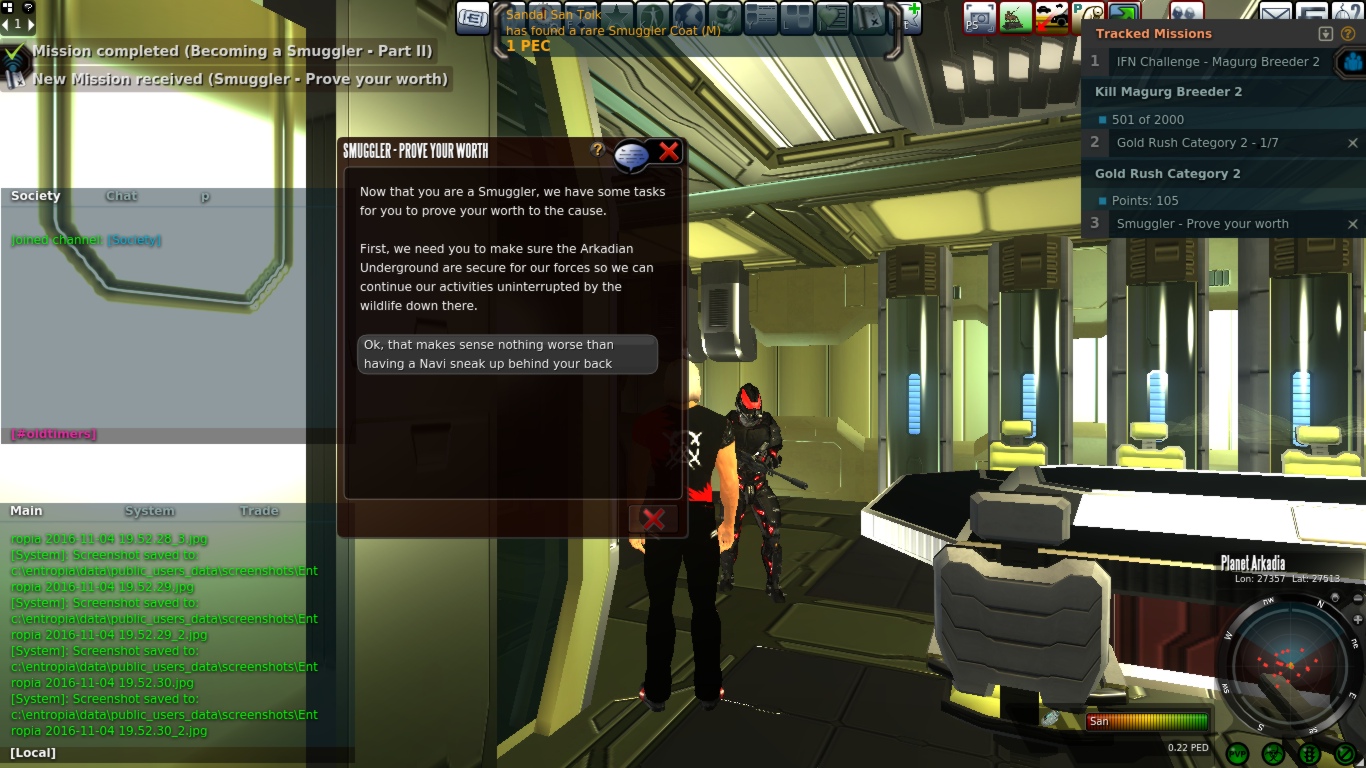
Task: Switch to the Society chat tab
Action: (36, 196)
